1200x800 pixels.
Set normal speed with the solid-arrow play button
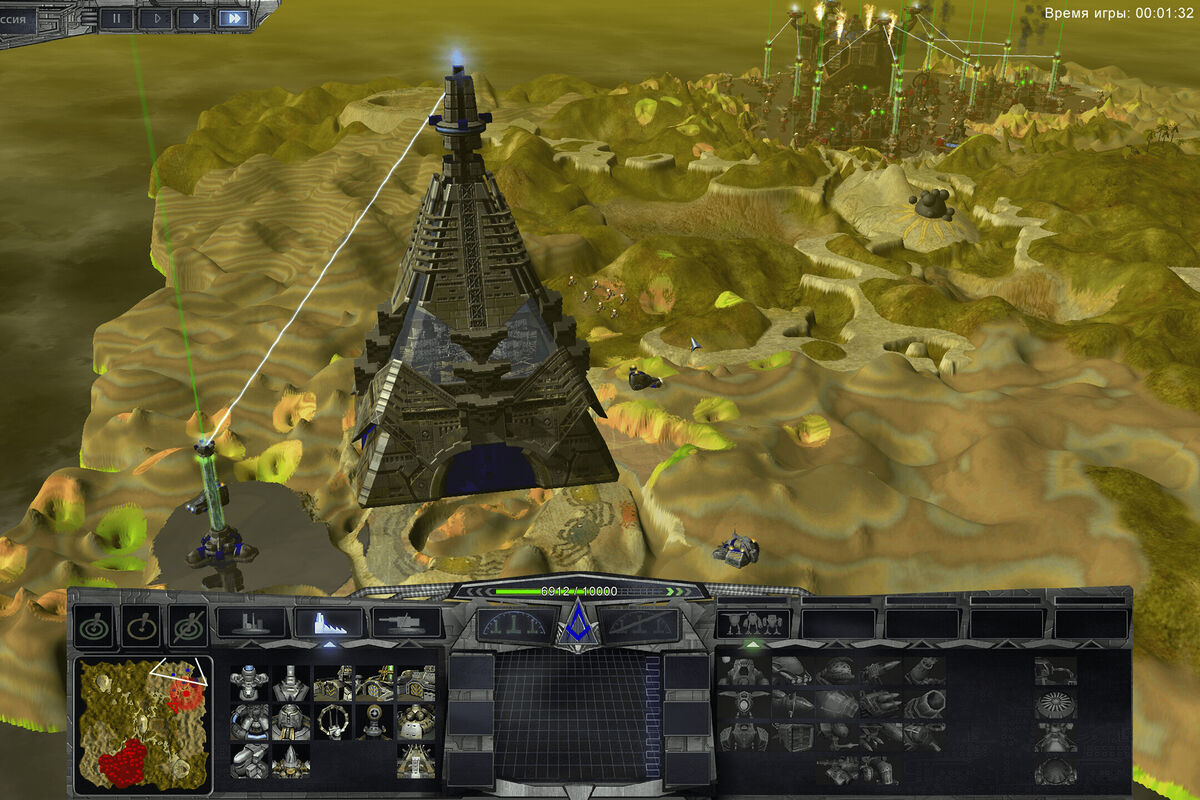194,17
